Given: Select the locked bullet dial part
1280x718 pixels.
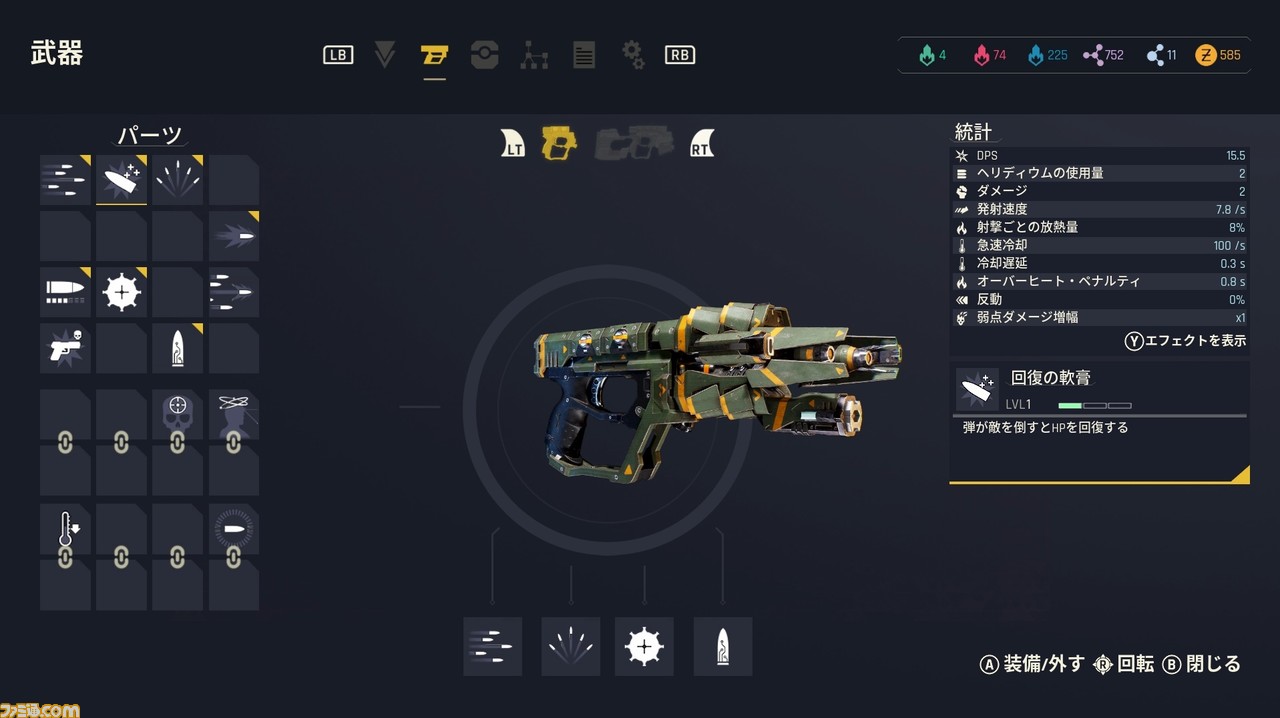Looking at the screenshot, I should tap(234, 530).
